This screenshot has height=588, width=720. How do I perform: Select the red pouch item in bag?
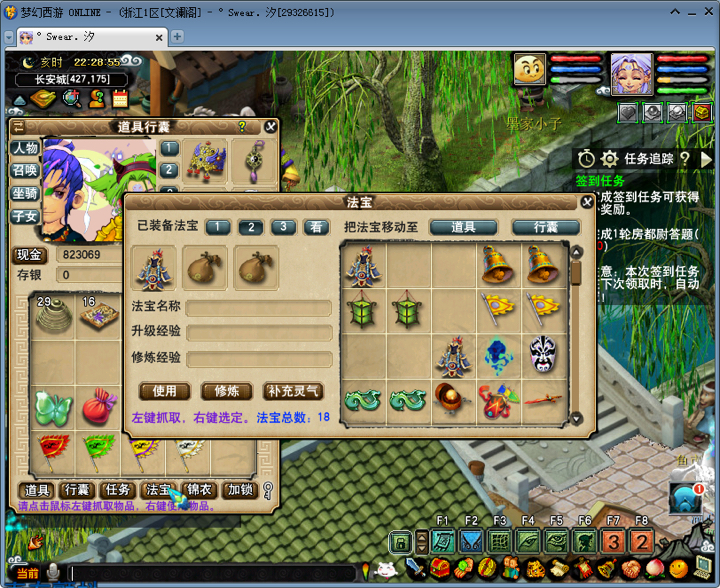pyautogui.click(x=100, y=407)
